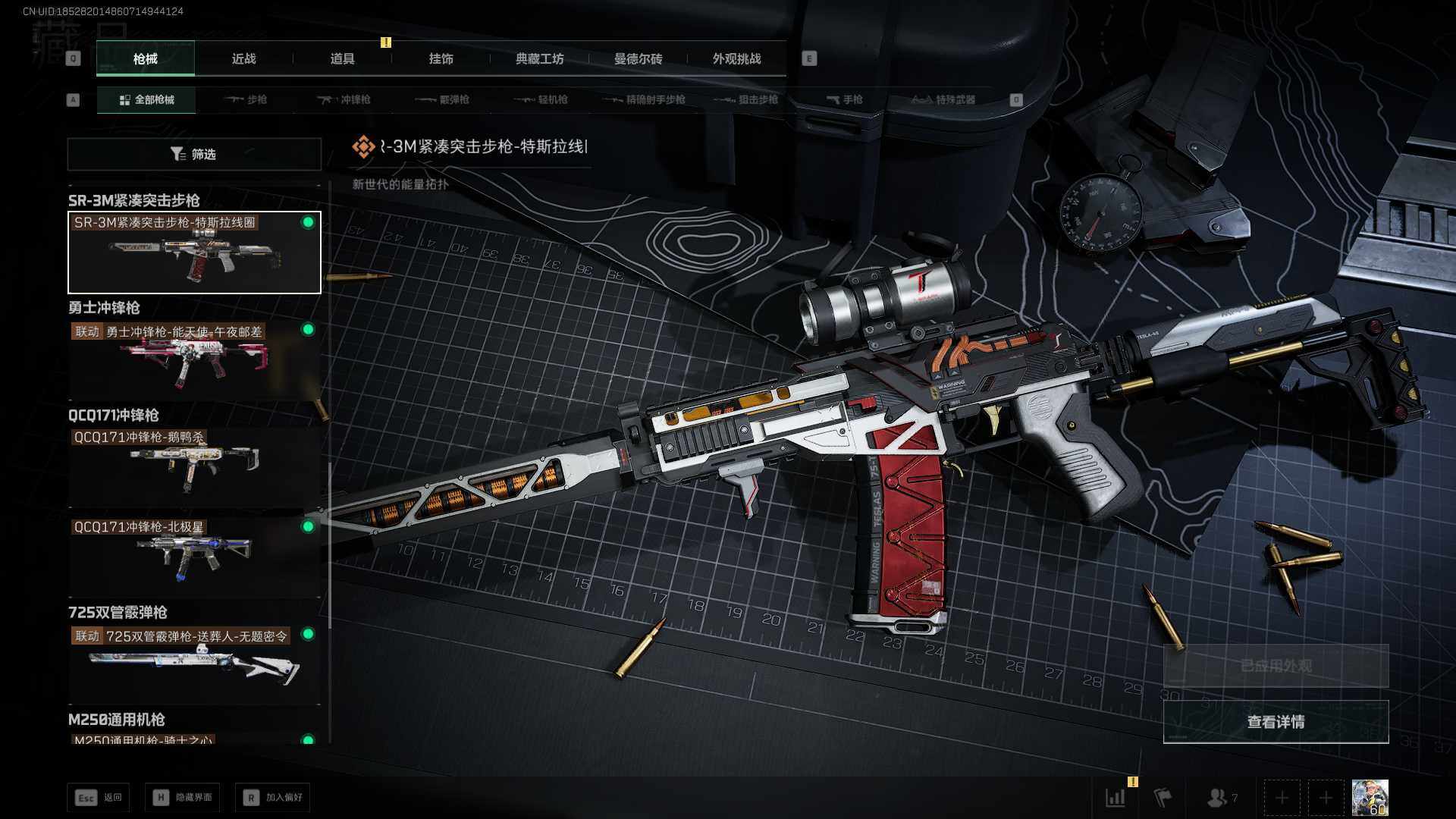Image resolution: width=1456 pixels, height=819 pixels.
Task: Open the 道具 items tab
Action: [342, 58]
